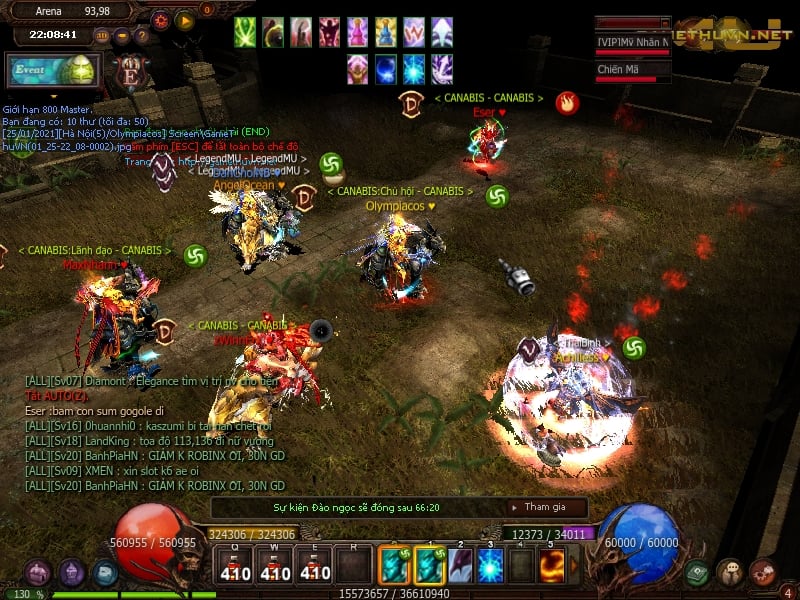Click the red E guild crest icon
The width and height of the screenshot is (800, 600).
[131, 74]
